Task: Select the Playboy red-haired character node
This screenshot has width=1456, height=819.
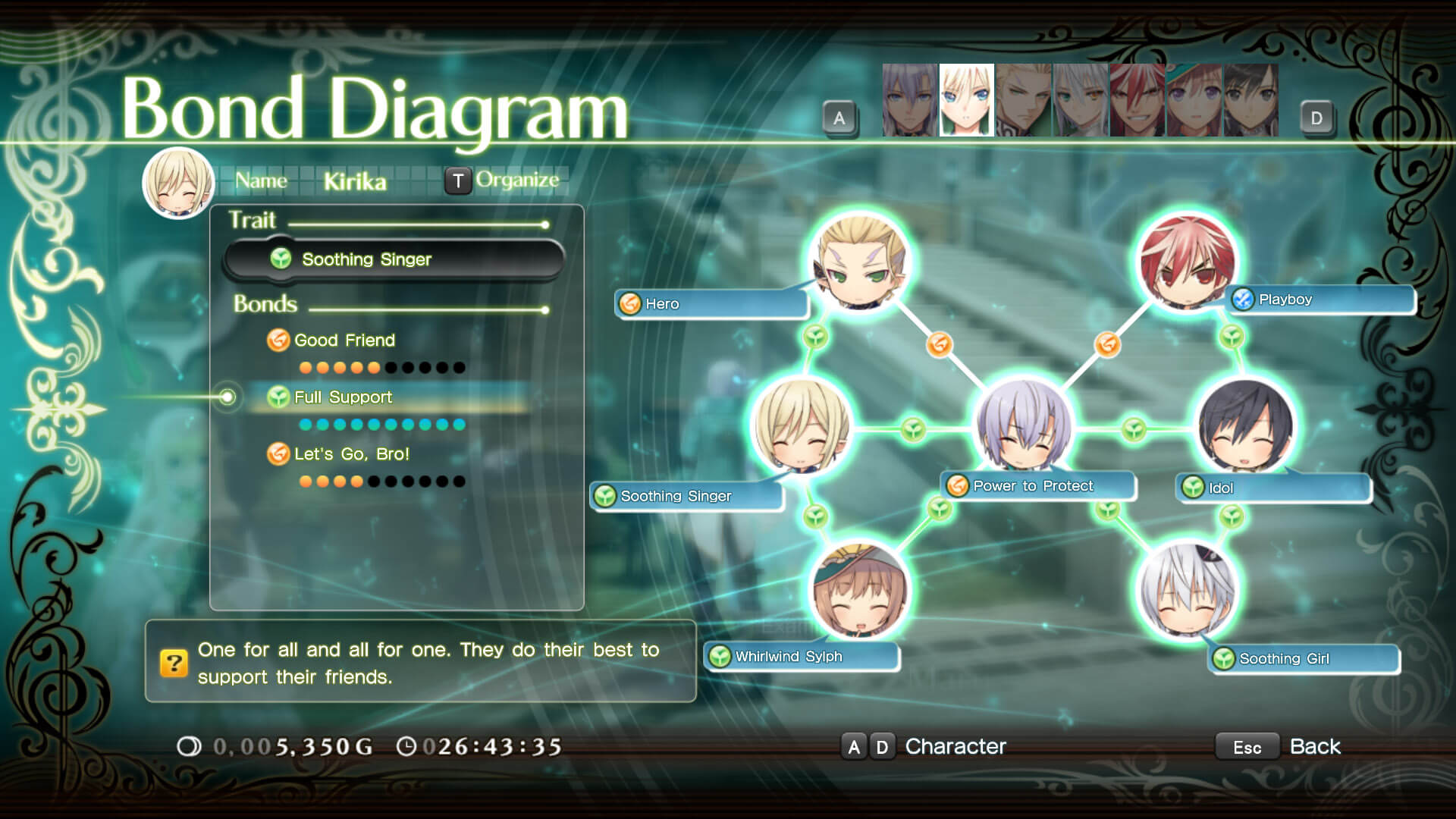Action: pyautogui.click(x=1188, y=262)
